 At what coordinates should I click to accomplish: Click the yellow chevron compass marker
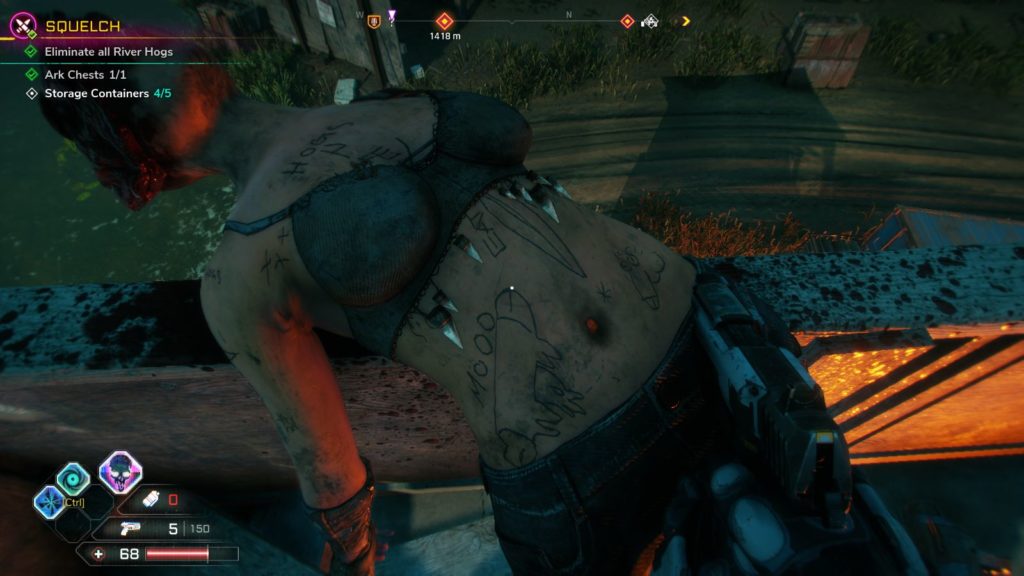click(x=685, y=20)
